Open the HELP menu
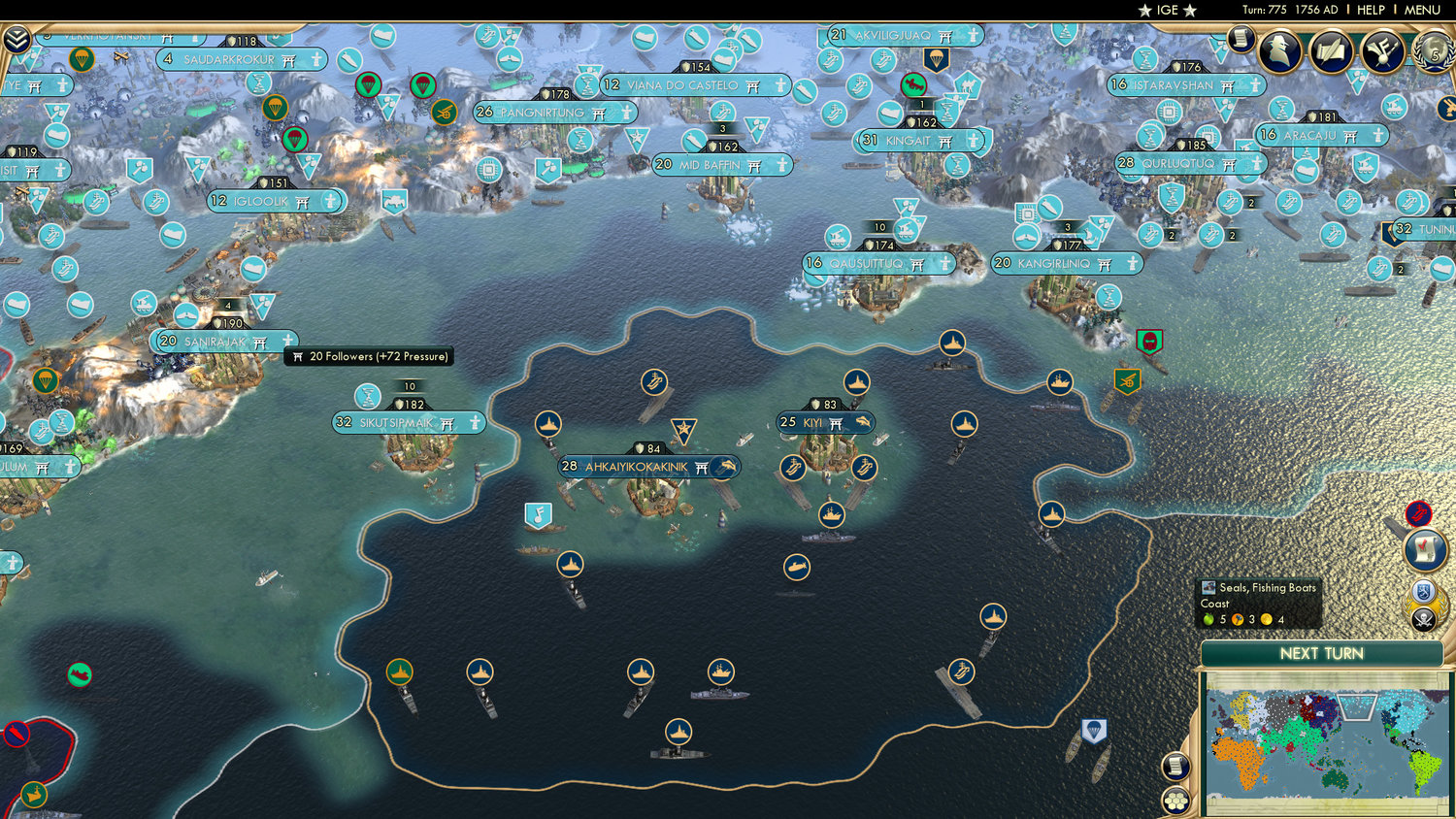The image size is (1456, 819). tap(1372, 10)
